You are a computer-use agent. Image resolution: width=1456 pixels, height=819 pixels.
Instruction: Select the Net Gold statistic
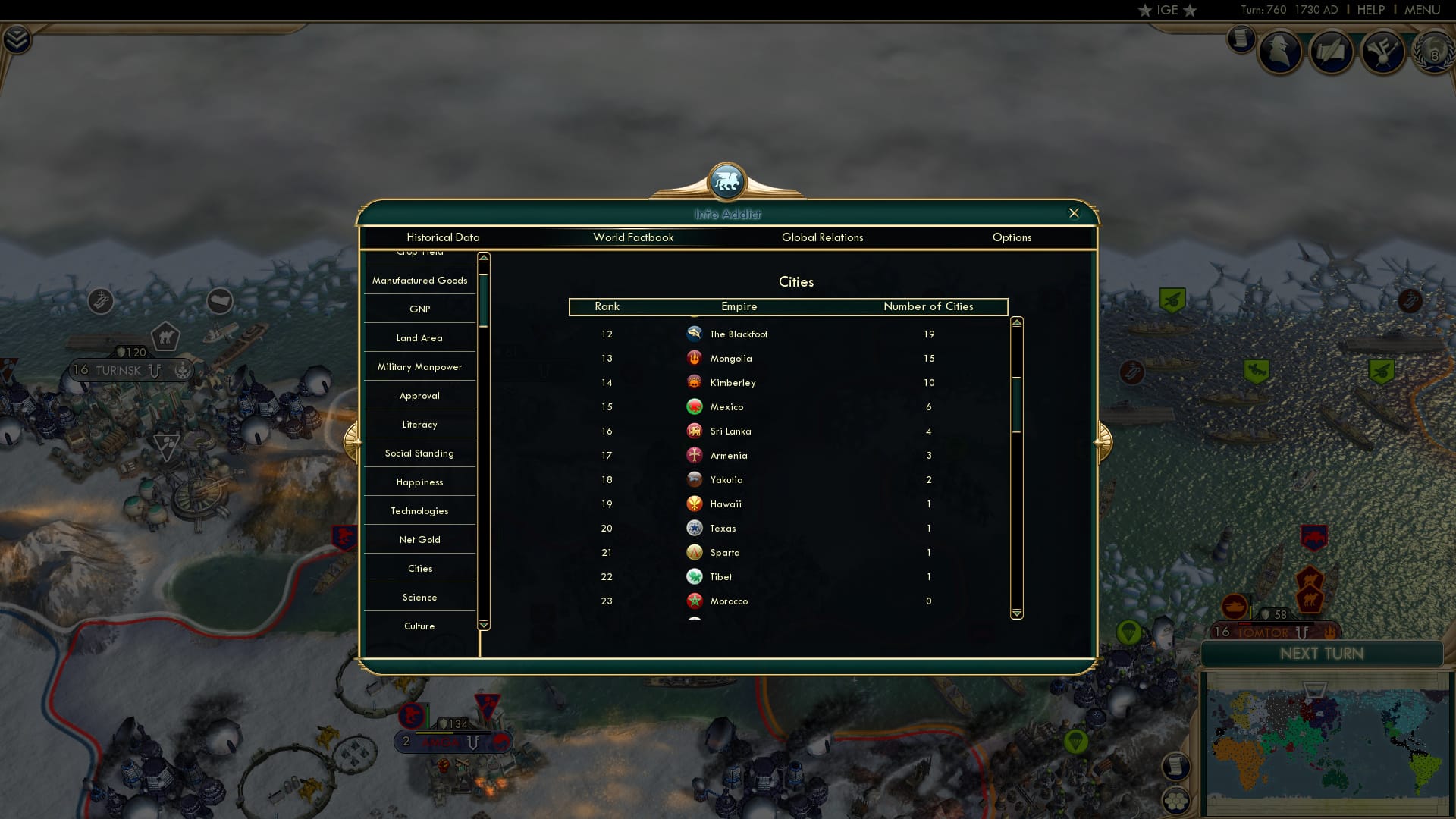[x=419, y=539]
